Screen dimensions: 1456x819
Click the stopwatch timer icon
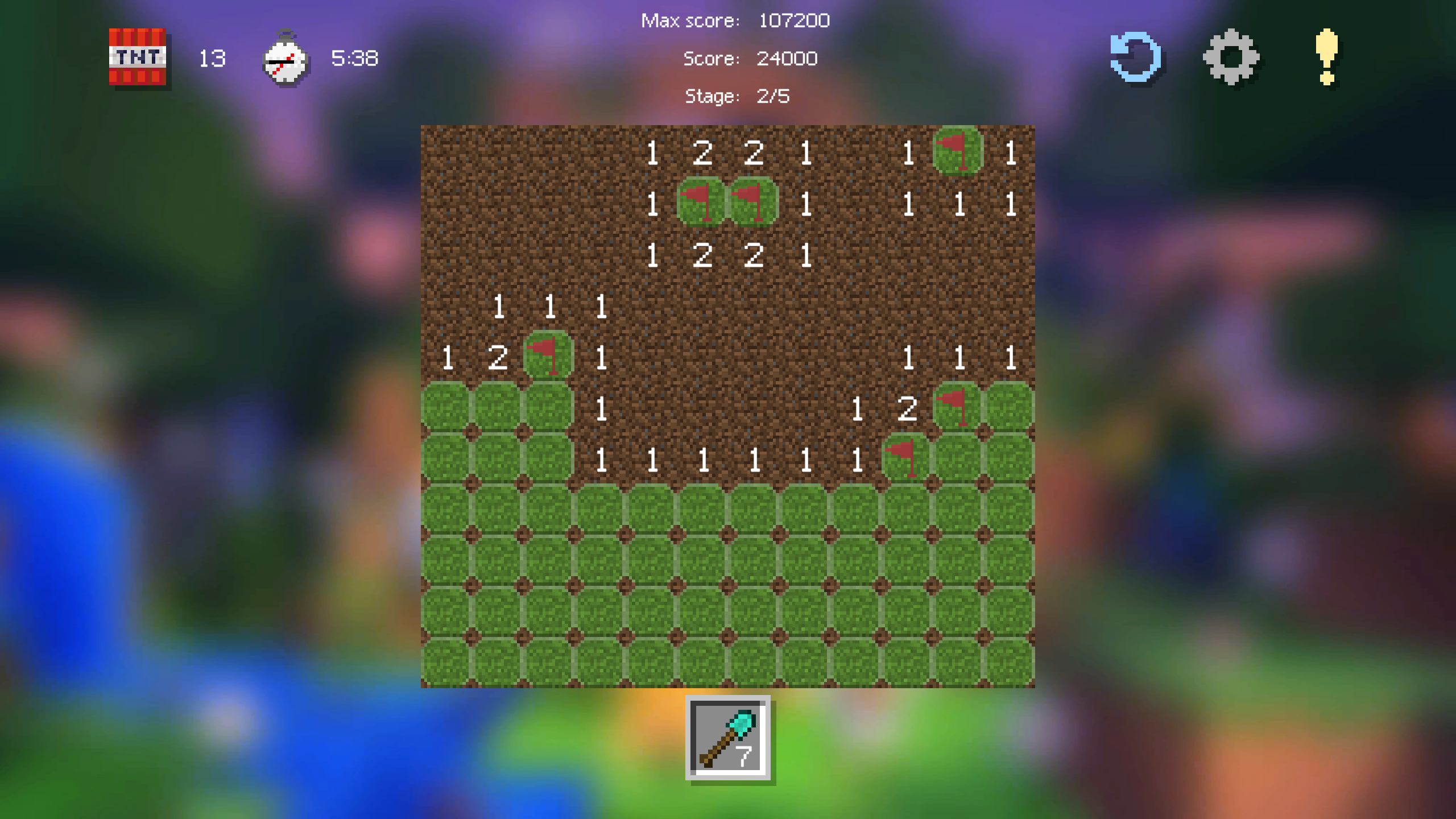coord(286,59)
